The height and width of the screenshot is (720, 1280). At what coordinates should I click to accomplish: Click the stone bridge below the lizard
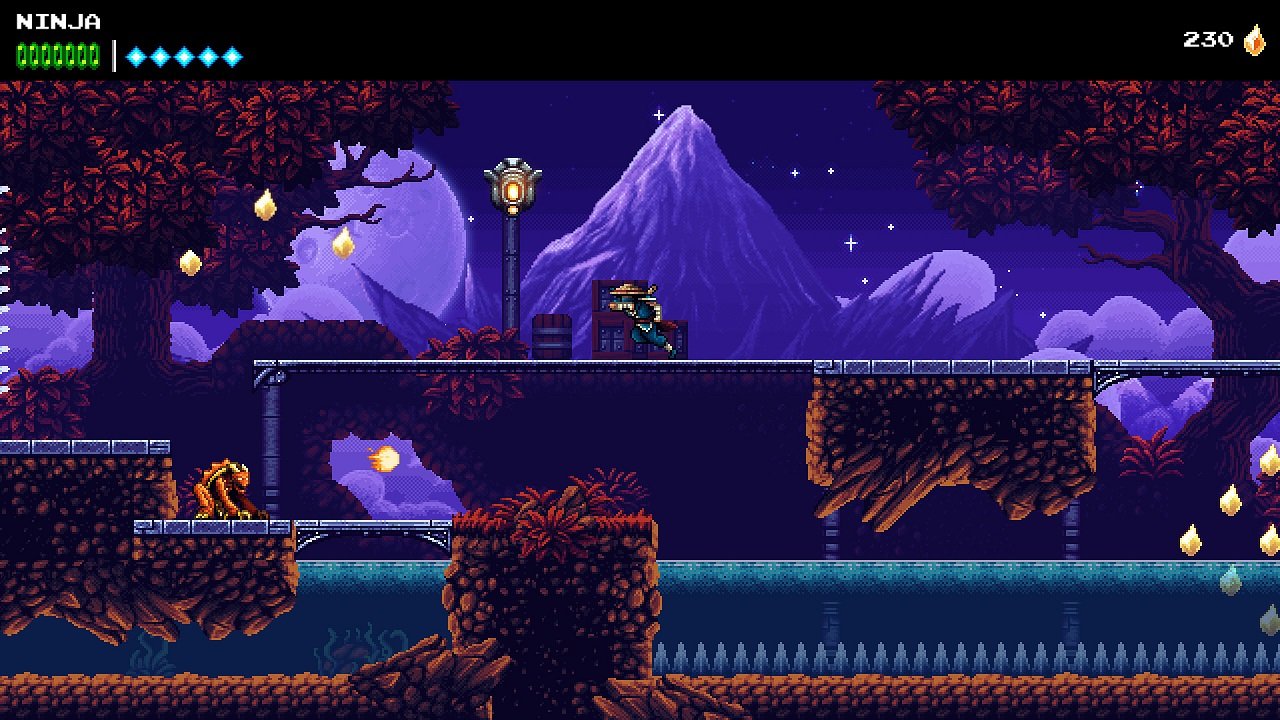370,525
